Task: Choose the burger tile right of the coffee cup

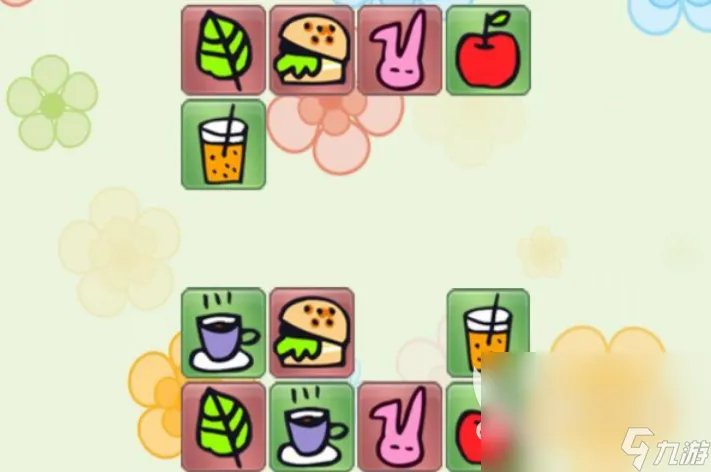Action: tap(311, 332)
